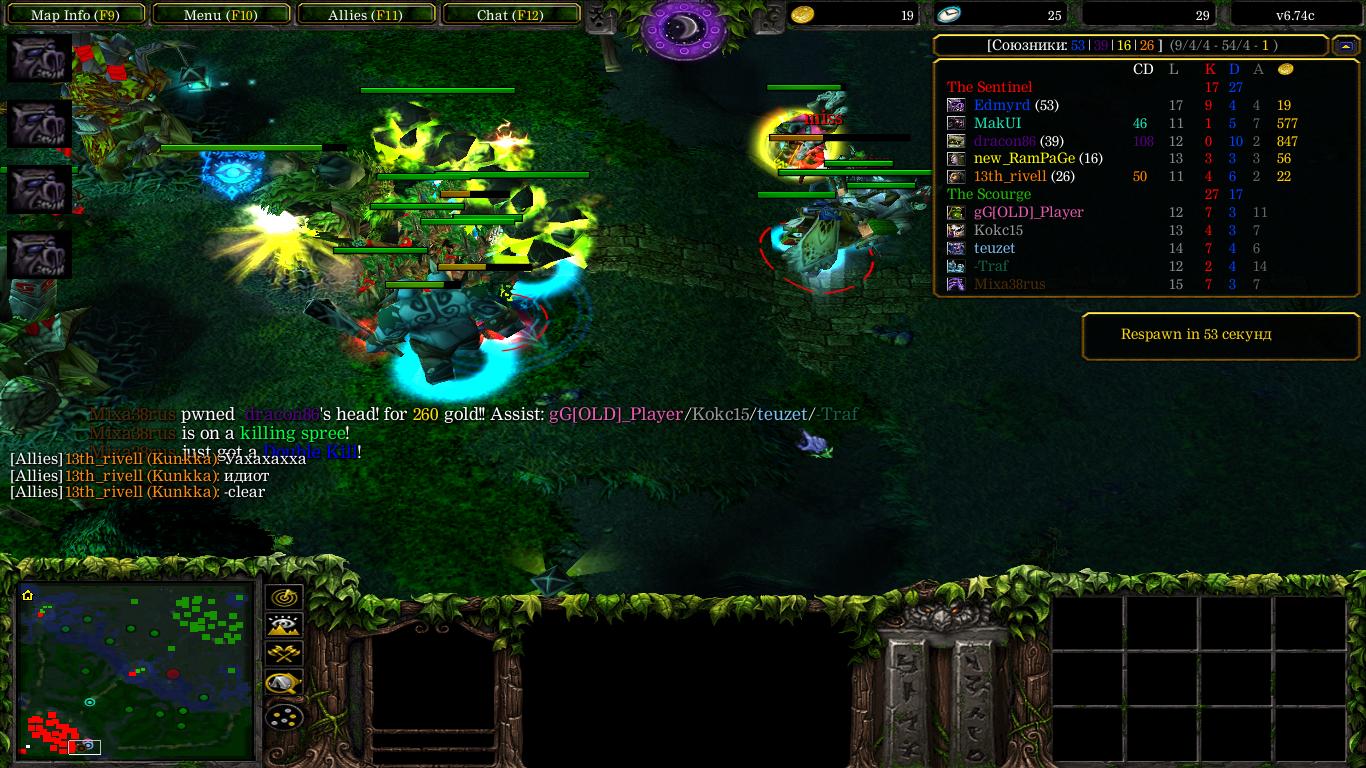Open the Chat (F12) log

coord(510,15)
